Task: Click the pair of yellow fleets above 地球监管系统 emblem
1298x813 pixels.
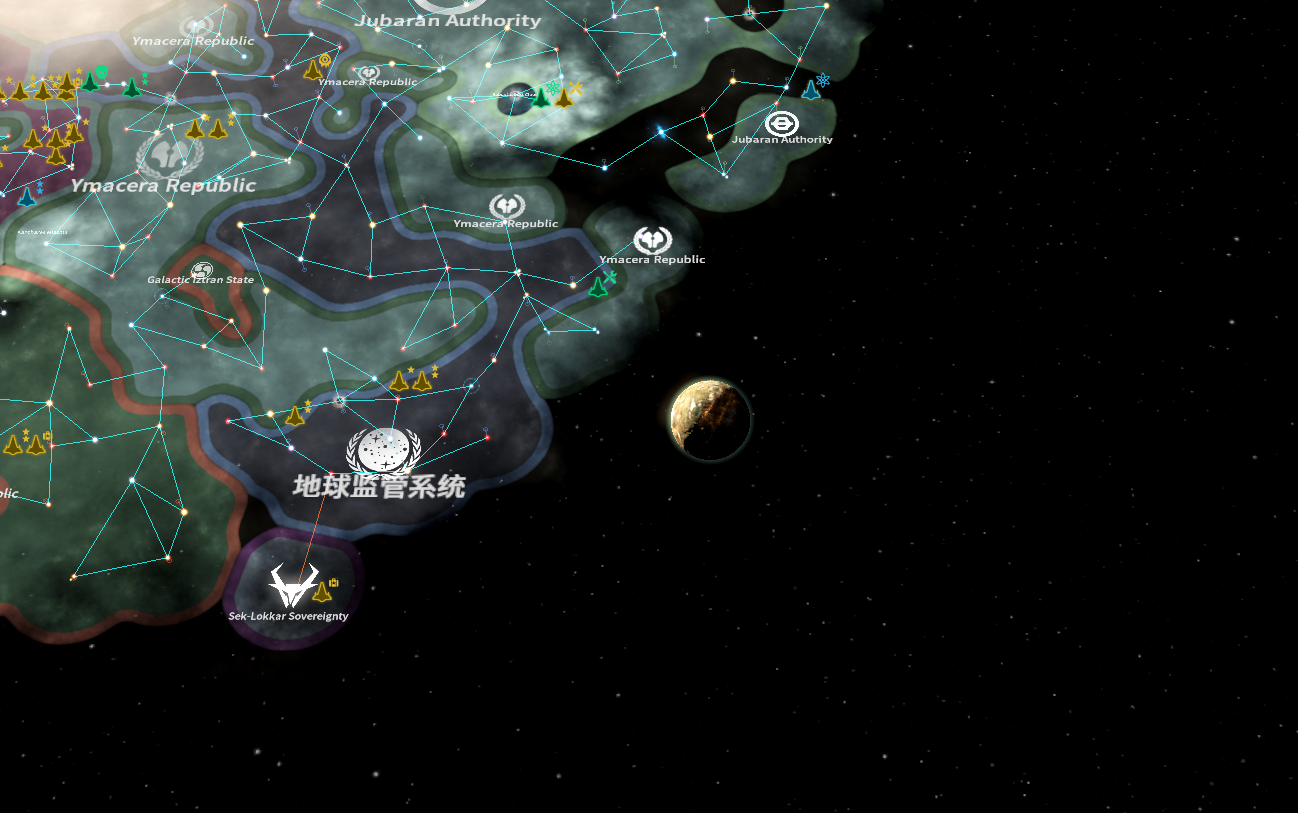Action: [412, 381]
